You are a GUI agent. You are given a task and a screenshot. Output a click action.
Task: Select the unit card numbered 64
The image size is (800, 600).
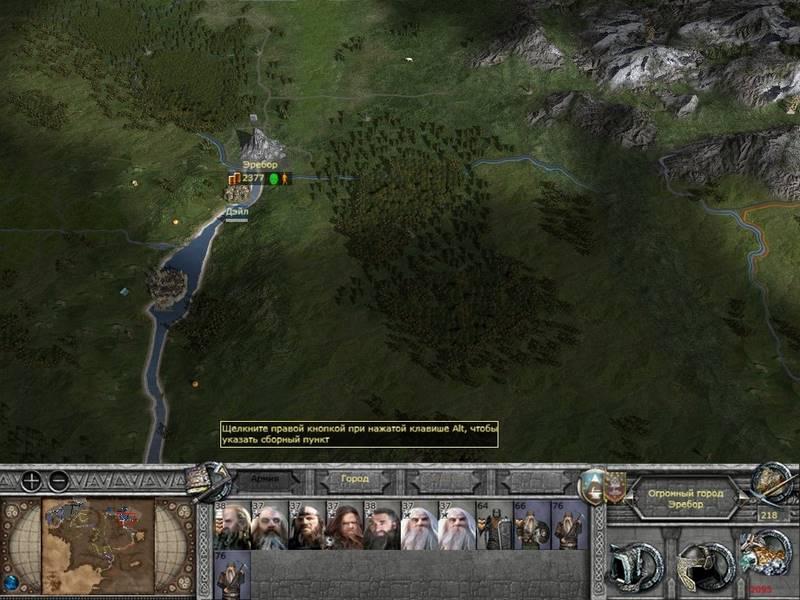click(493, 526)
